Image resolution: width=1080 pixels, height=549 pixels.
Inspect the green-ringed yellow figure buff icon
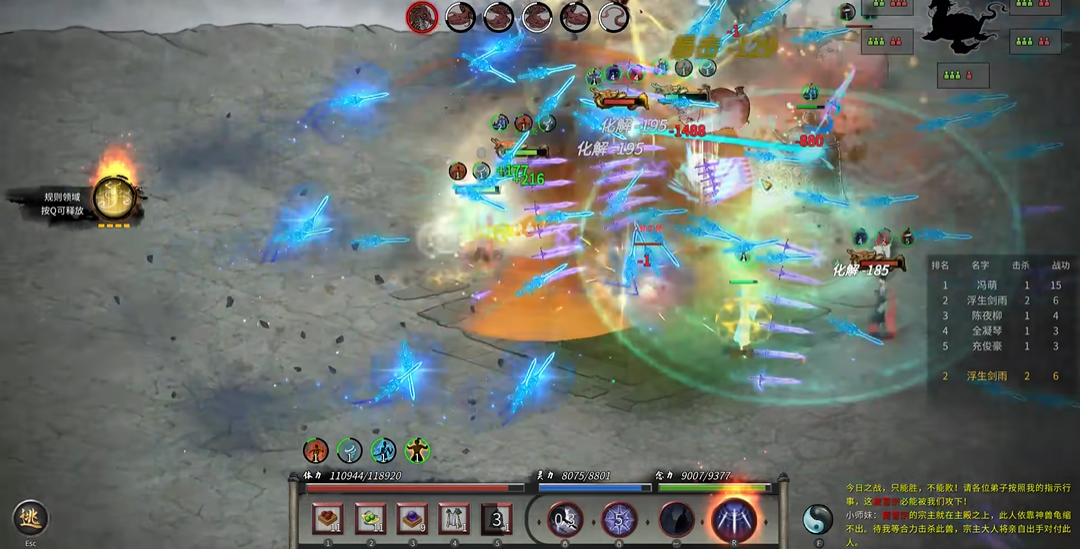[x=417, y=450]
